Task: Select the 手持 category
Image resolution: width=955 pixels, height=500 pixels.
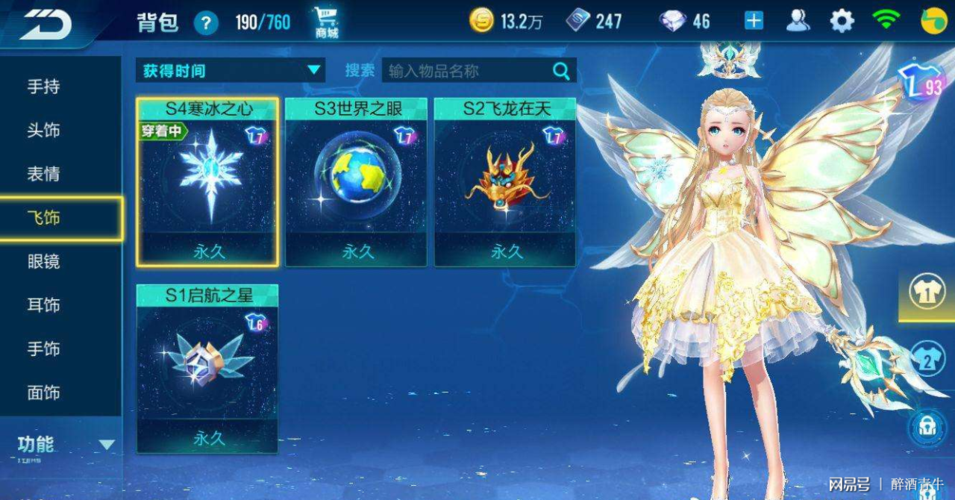Action: click(44, 87)
